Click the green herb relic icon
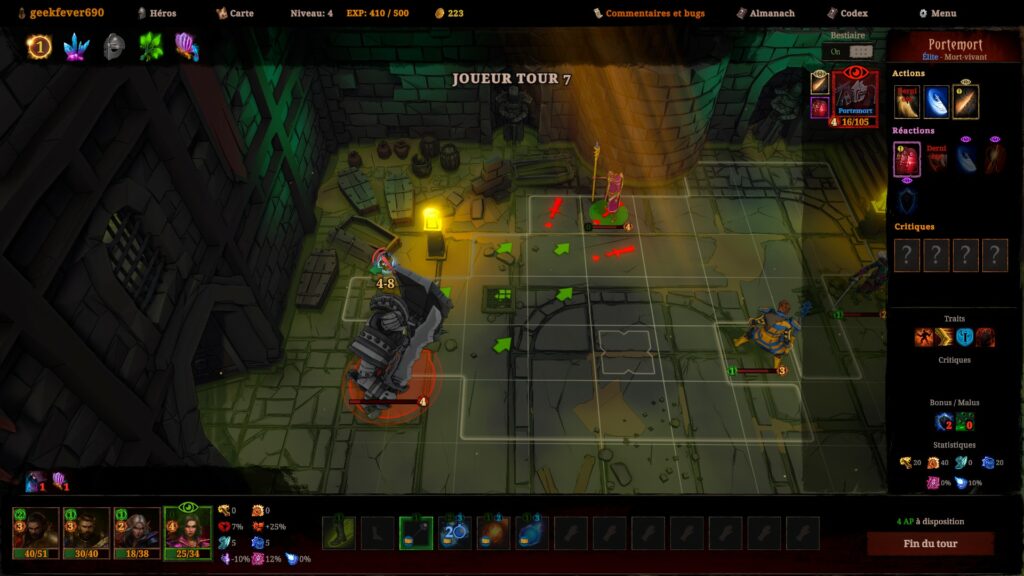Screen dimensions: 1024x576 (x=151, y=46)
